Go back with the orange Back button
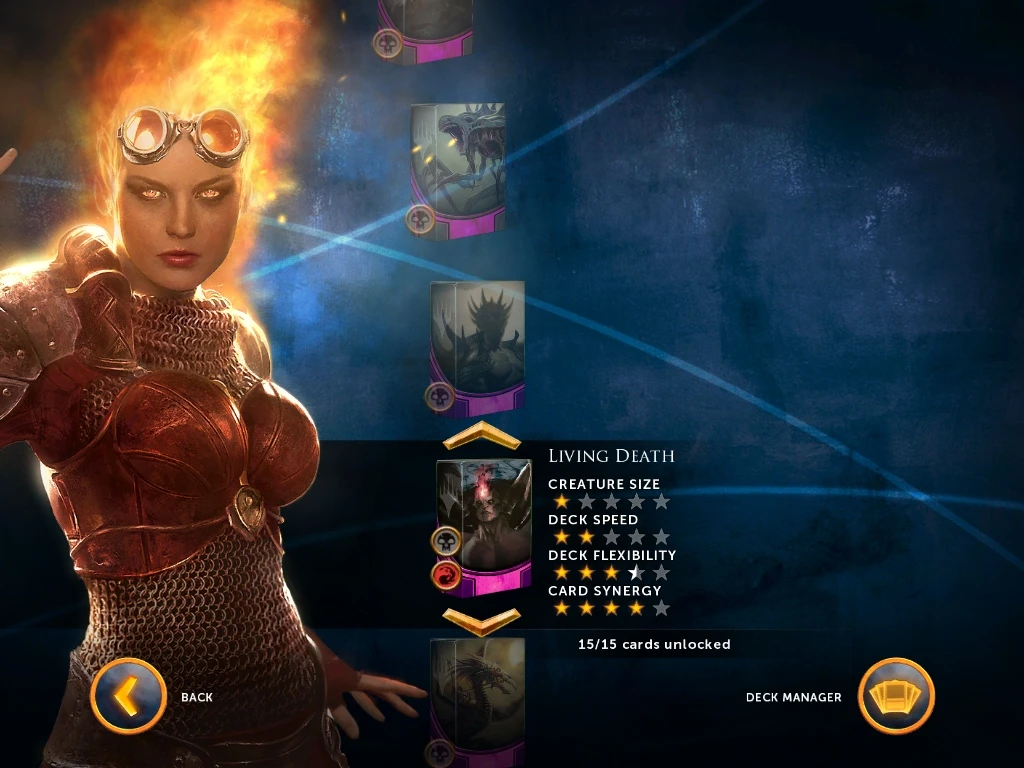1024x768 pixels. pyautogui.click(x=128, y=696)
